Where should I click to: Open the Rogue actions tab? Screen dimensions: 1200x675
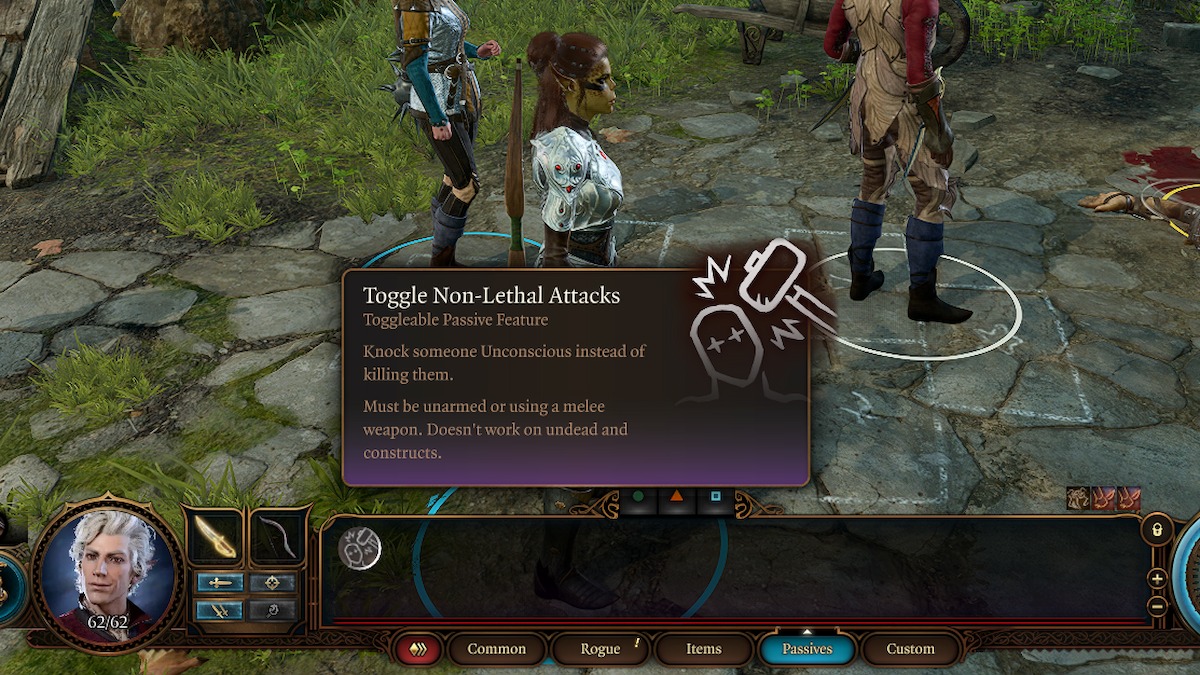(x=600, y=649)
